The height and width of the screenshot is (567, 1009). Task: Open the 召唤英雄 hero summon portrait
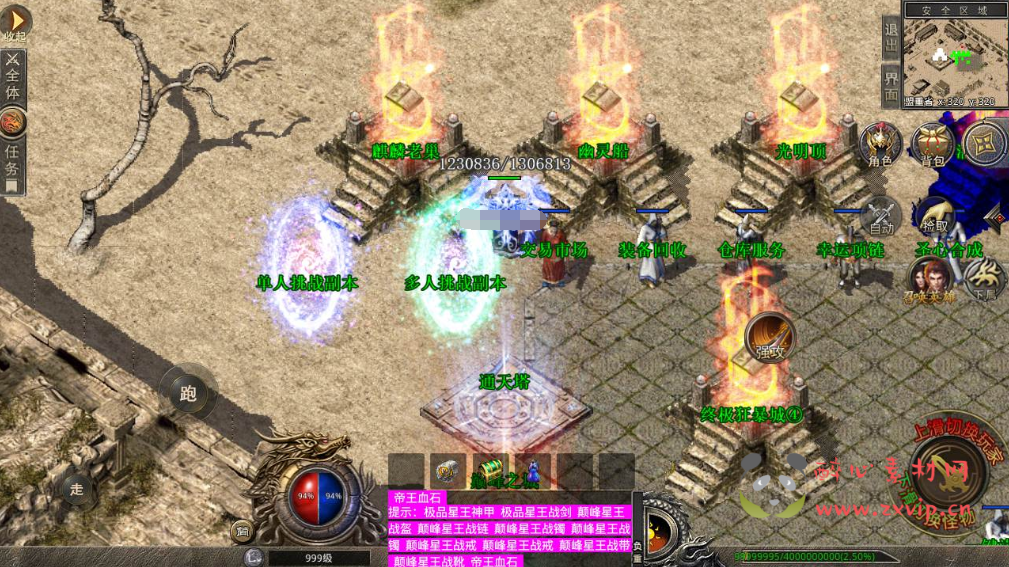coord(929,279)
